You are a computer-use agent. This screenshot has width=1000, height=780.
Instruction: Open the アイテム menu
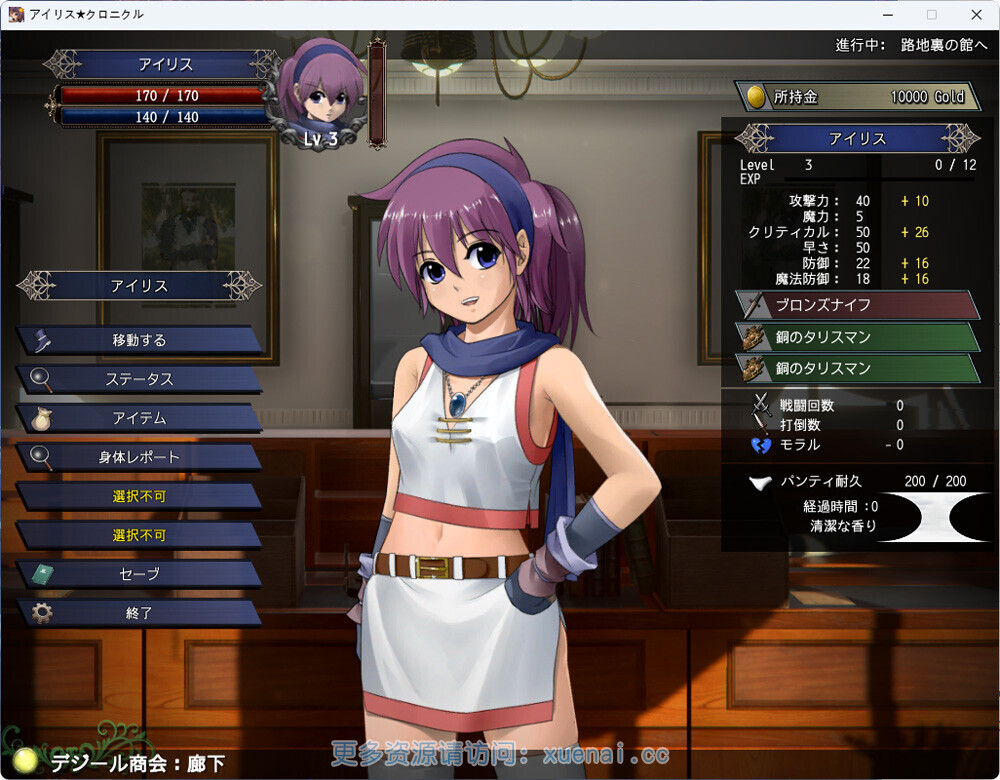click(x=139, y=418)
